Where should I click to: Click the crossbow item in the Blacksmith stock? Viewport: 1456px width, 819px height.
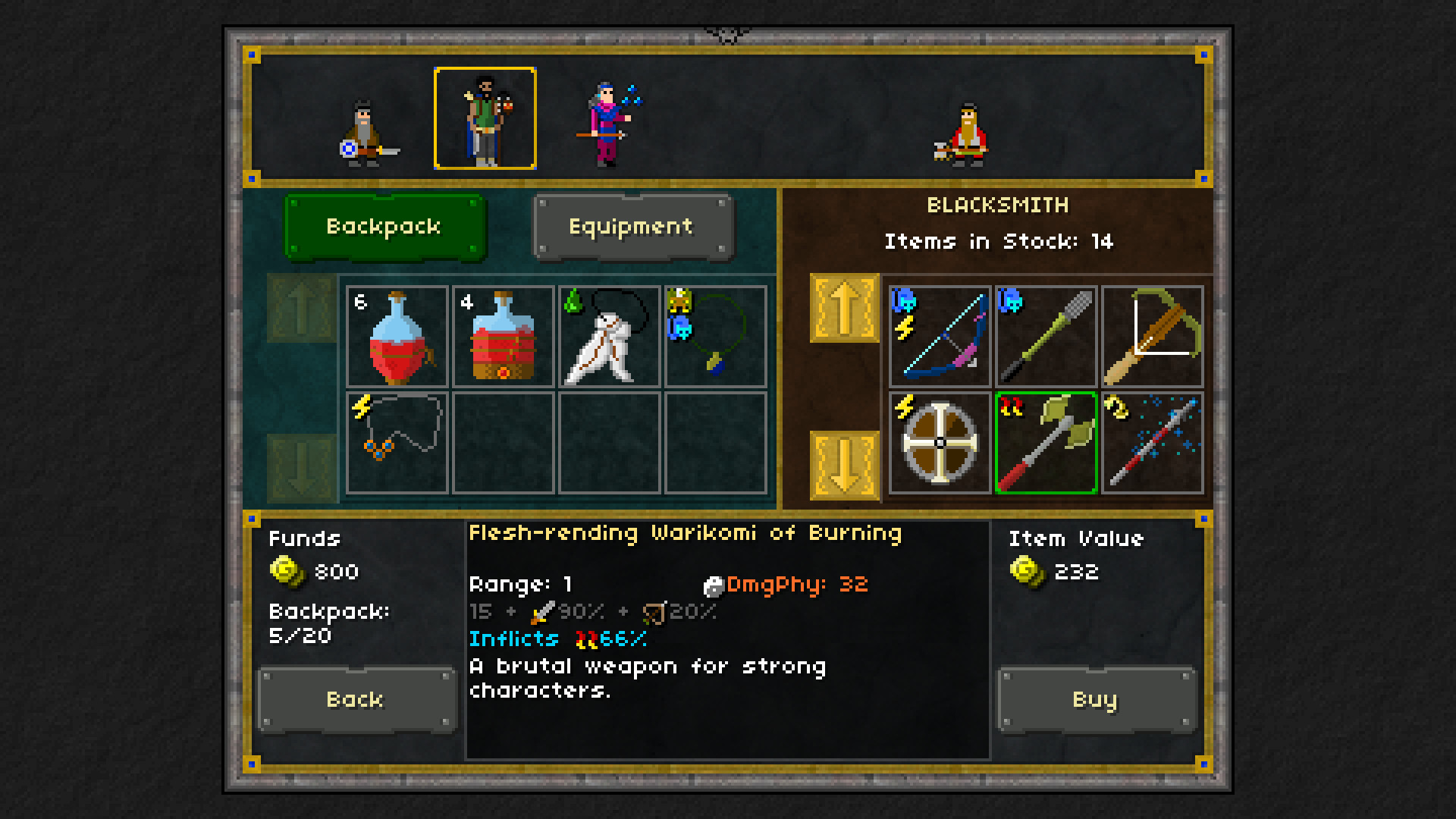click(x=1152, y=336)
